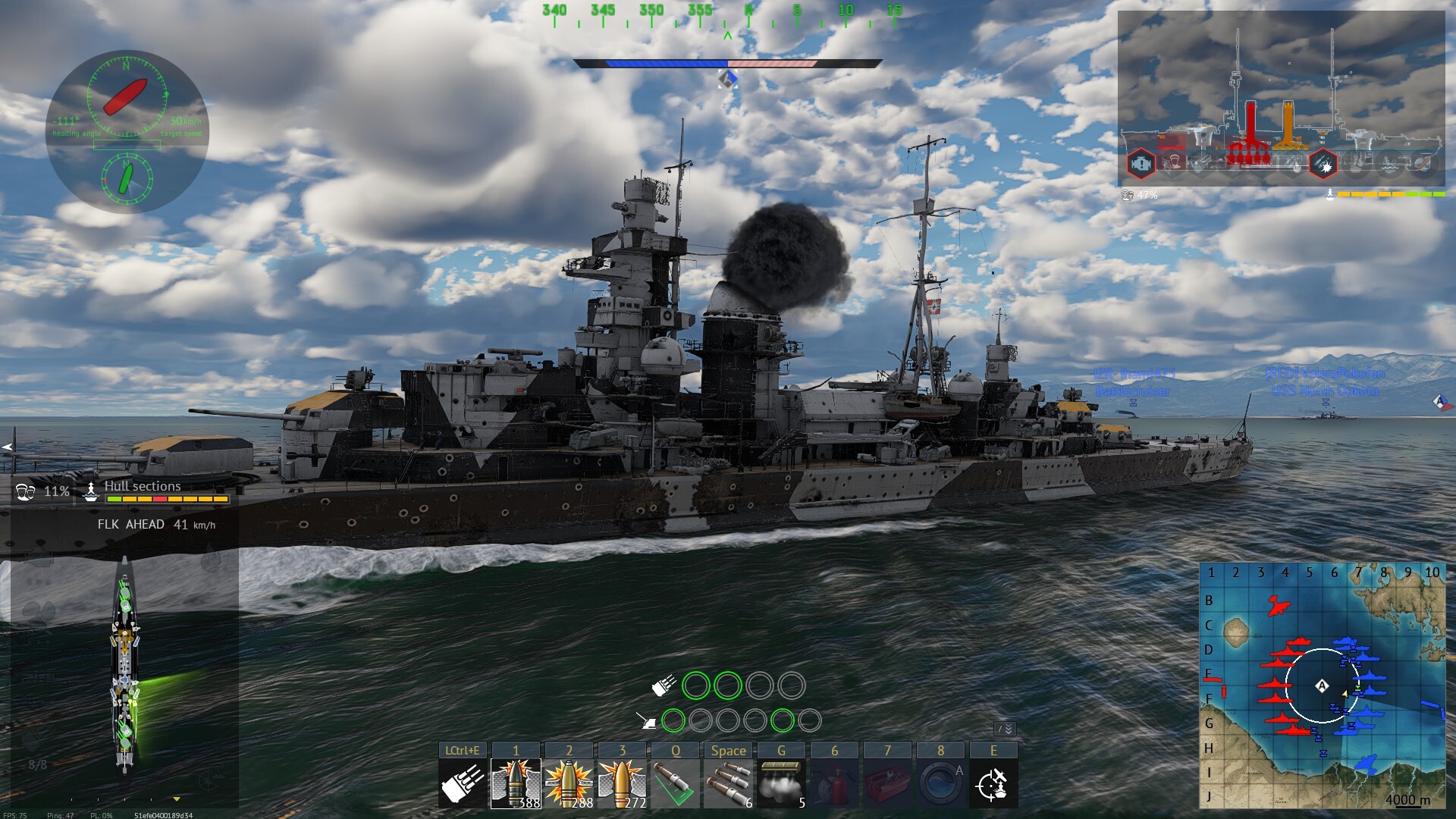Screen dimensions: 1456x819
Task: Toggle the AI gunner target mode icon
Action: pos(993,783)
